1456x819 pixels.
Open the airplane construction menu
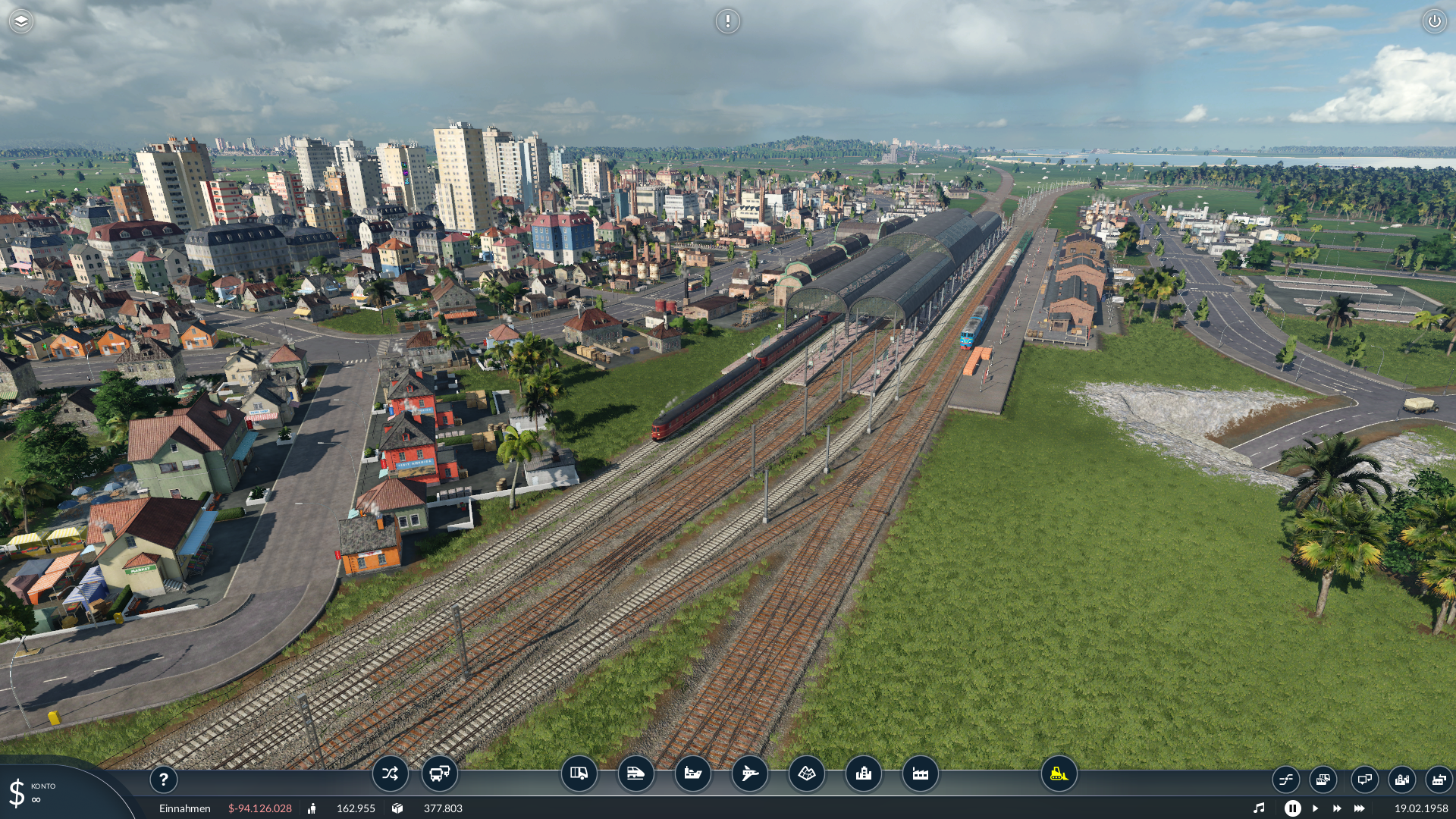coord(750,774)
